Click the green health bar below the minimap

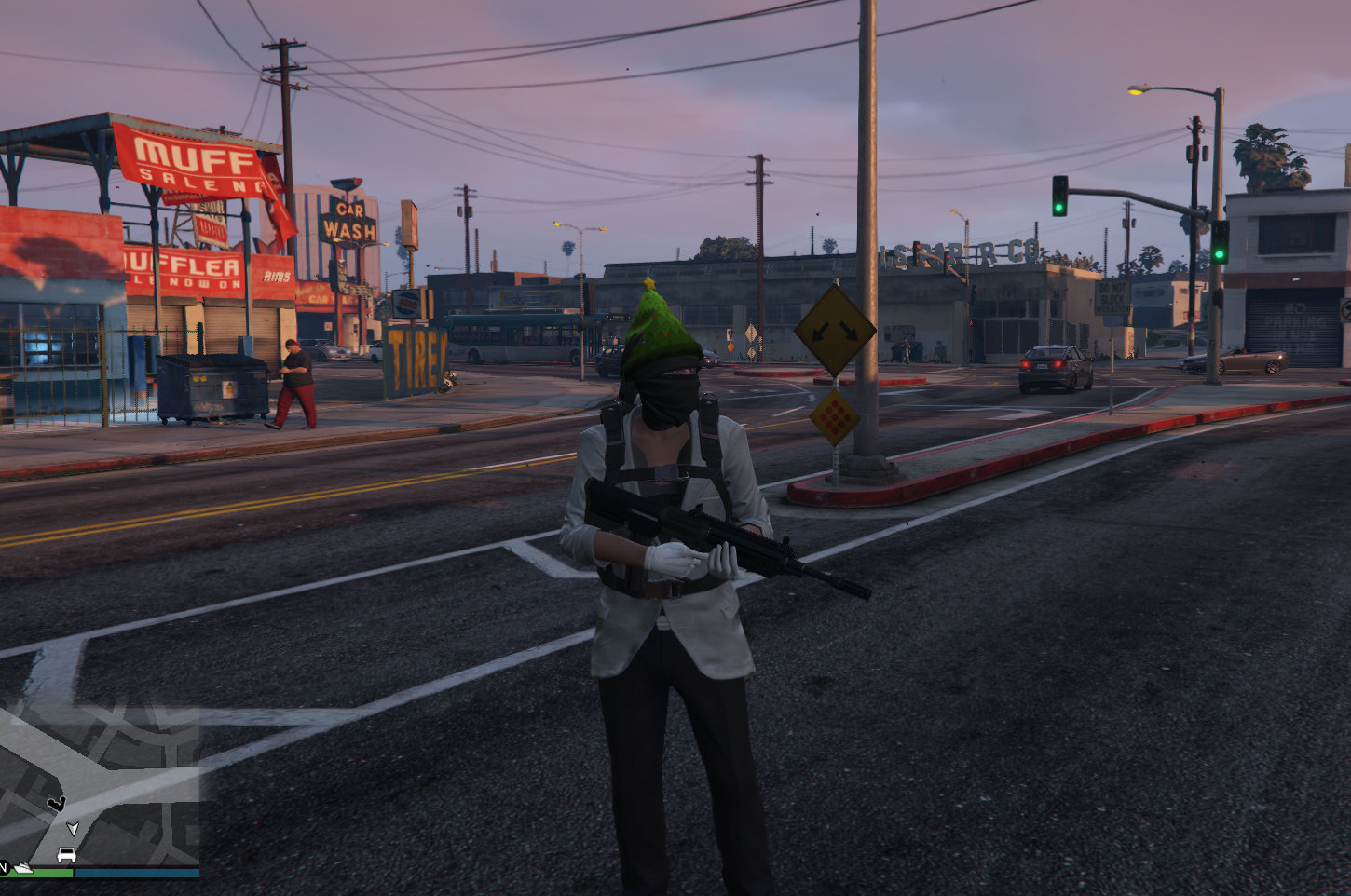41,873
